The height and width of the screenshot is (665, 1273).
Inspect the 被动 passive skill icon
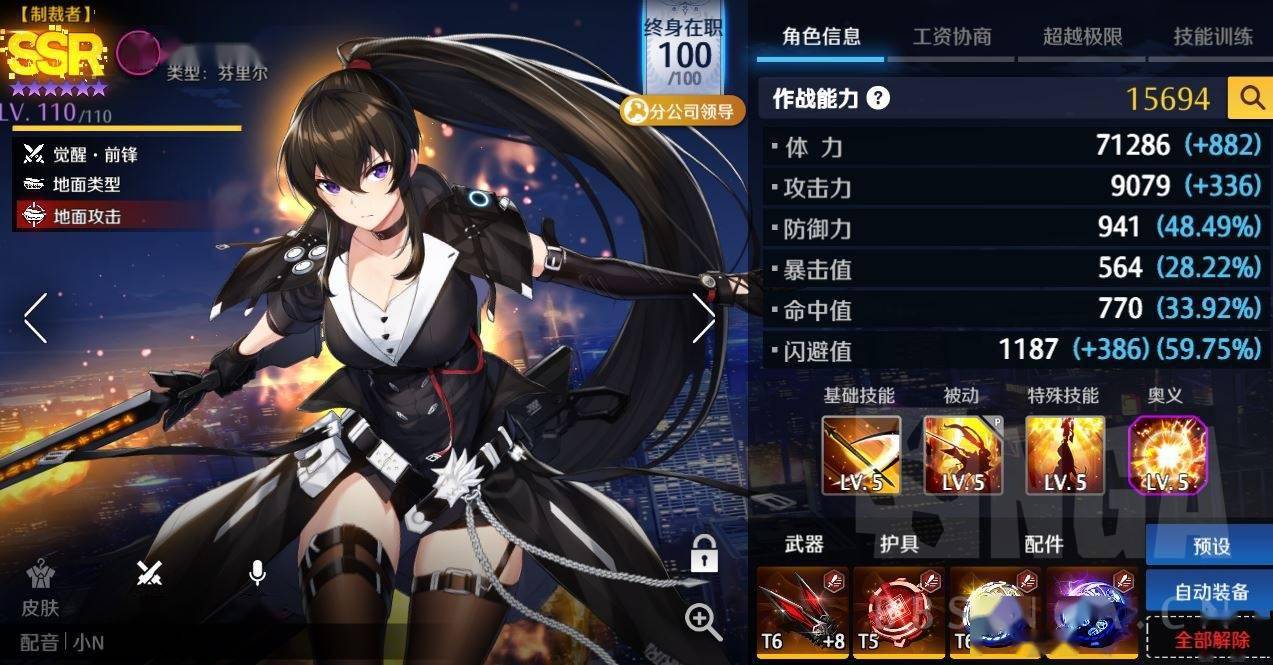pyautogui.click(x=963, y=455)
